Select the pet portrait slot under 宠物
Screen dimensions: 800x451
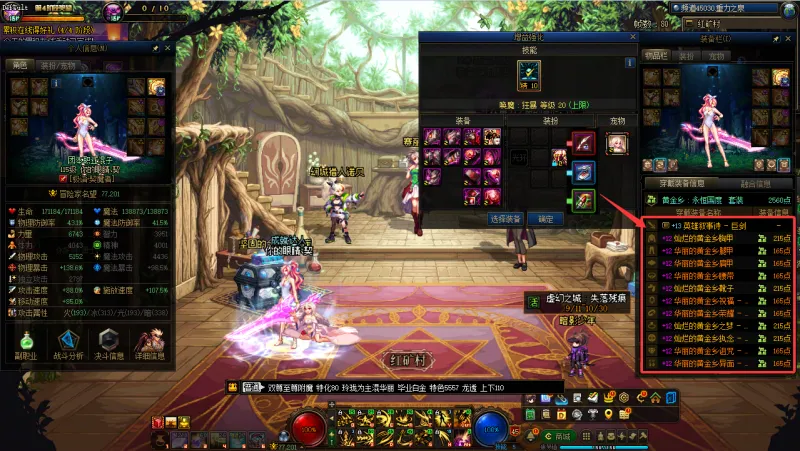click(617, 142)
